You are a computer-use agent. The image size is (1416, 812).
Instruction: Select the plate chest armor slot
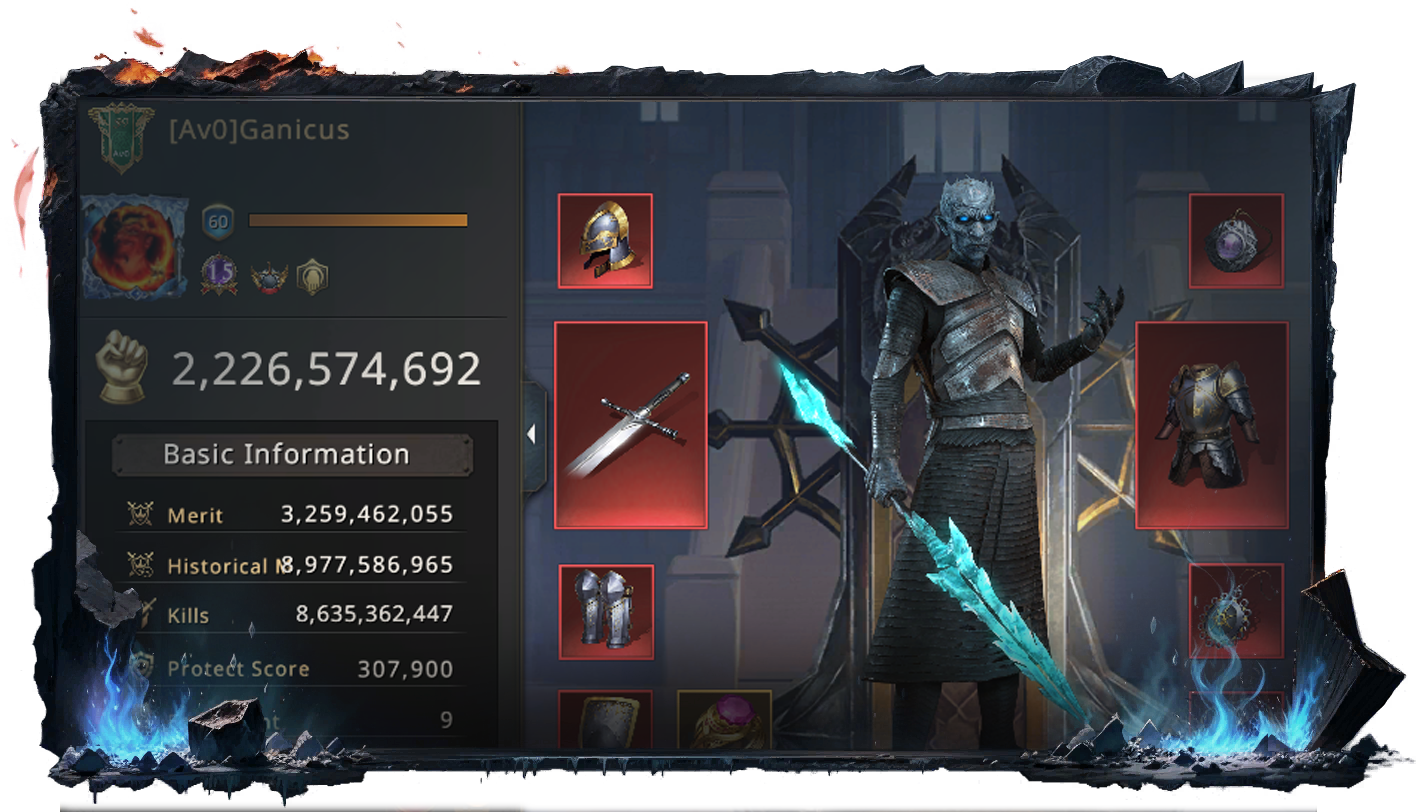(1211, 425)
